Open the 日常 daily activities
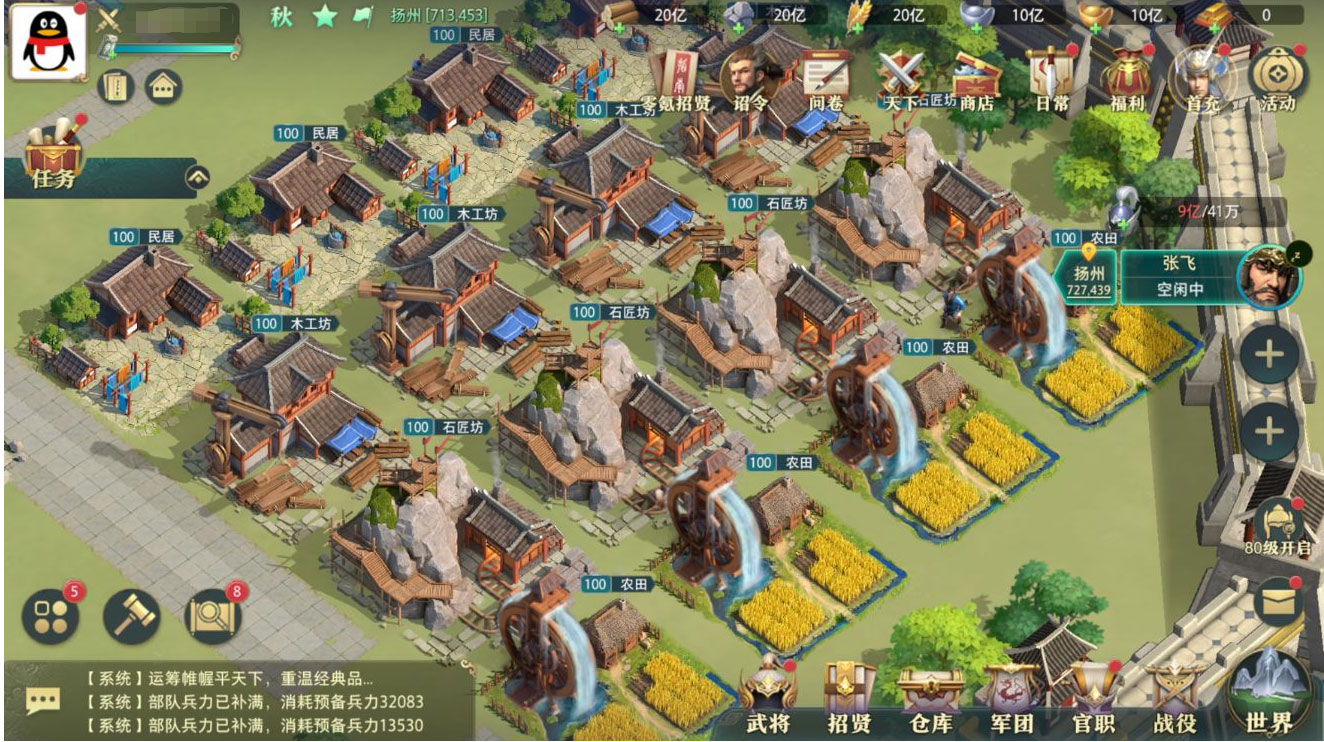Screen dimensions: 1324x742 pyautogui.click(x=1051, y=78)
